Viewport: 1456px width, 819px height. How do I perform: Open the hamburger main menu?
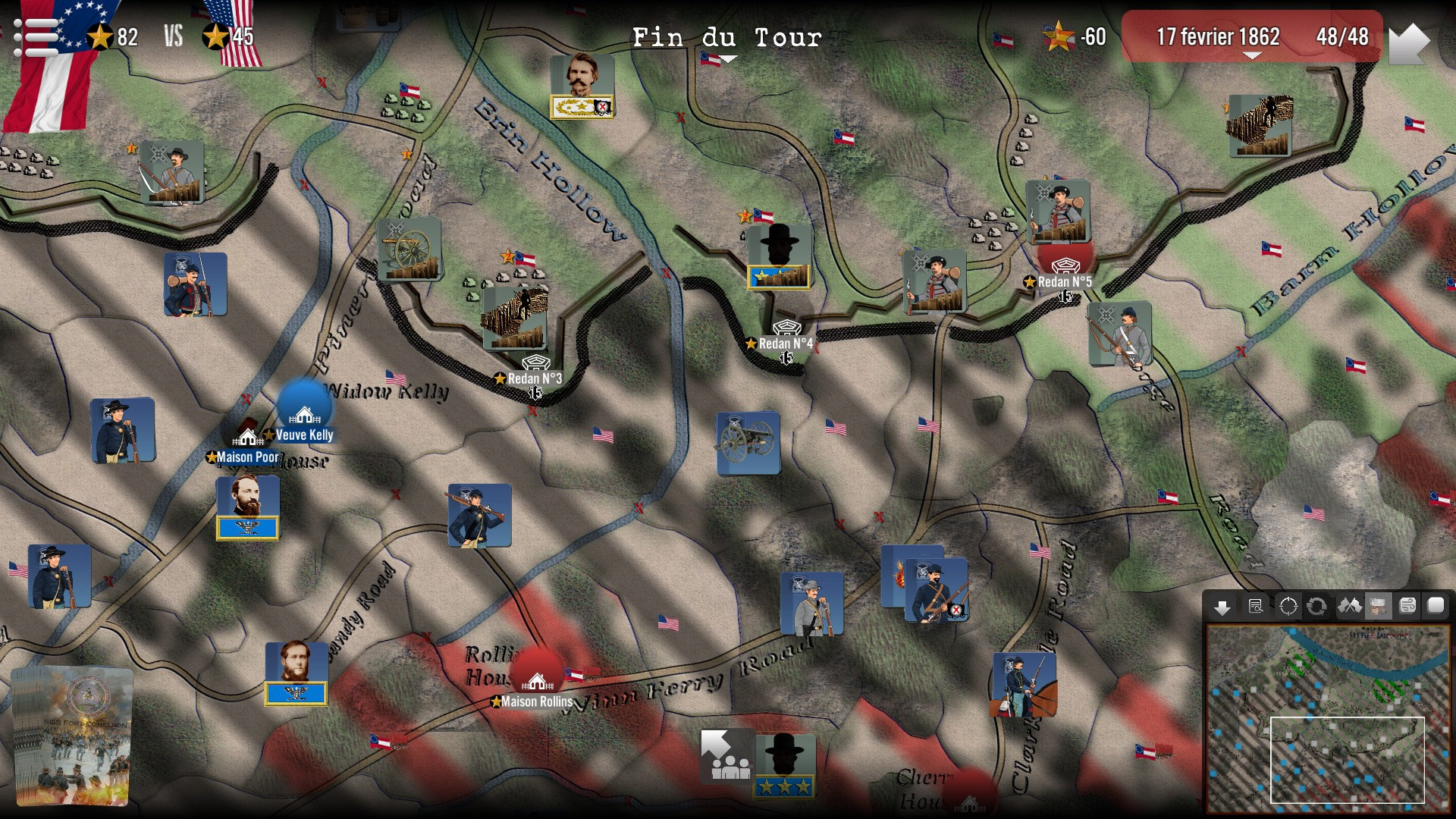pyautogui.click(x=35, y=37)
